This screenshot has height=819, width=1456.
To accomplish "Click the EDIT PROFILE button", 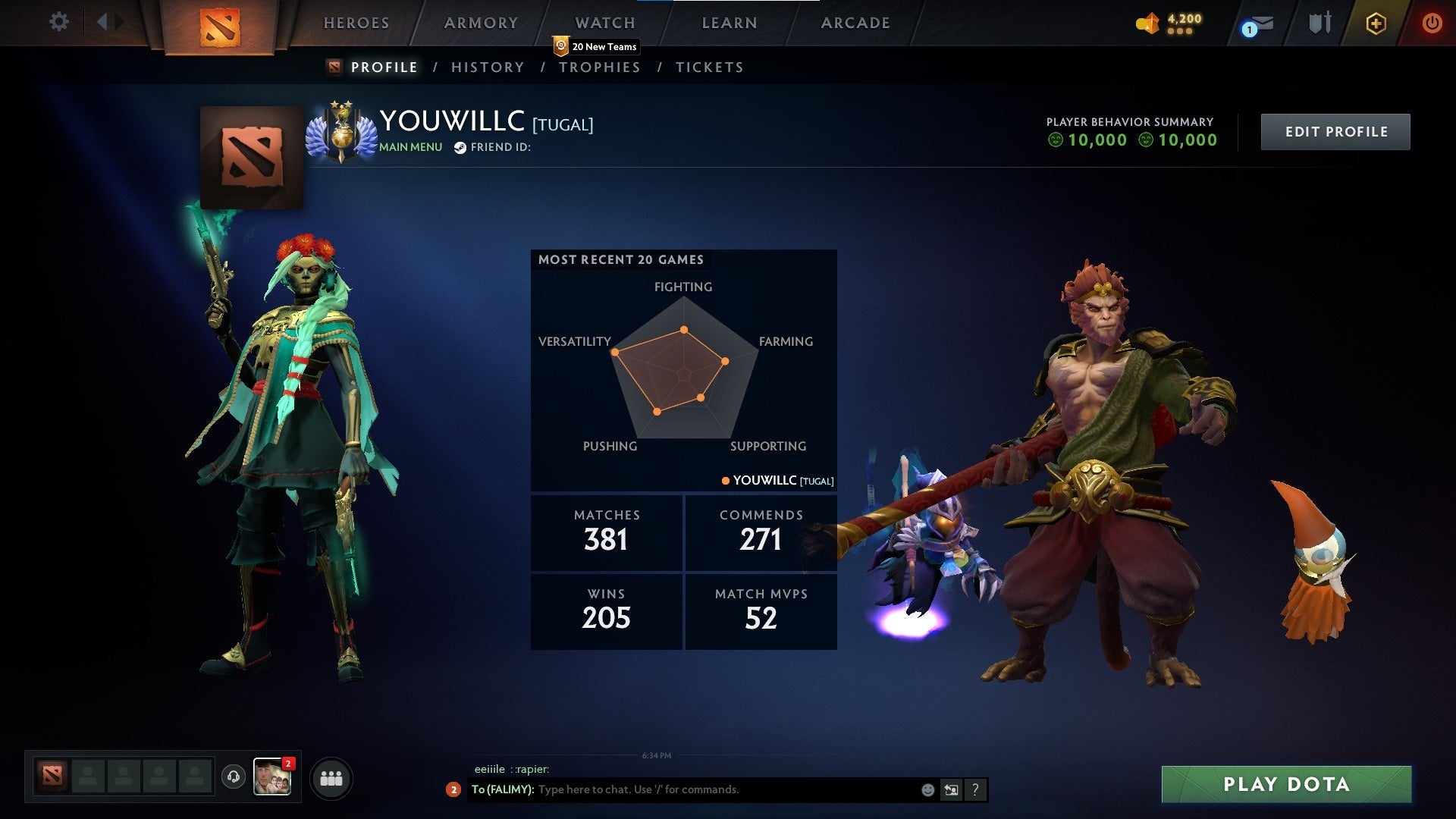I will coord(1335,130).
